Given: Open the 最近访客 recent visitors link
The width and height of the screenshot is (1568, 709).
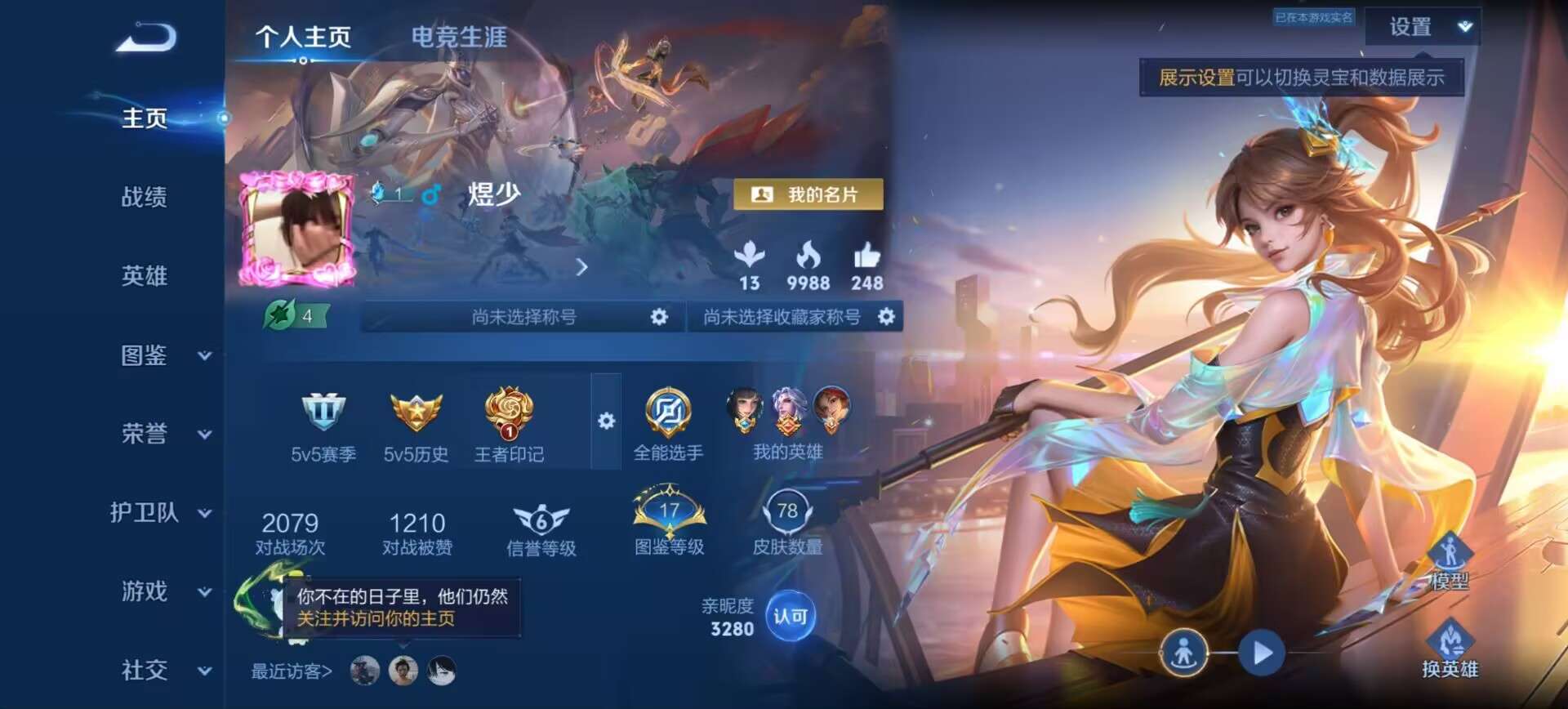Looking at the screenshot, I should tap(290, 670).
